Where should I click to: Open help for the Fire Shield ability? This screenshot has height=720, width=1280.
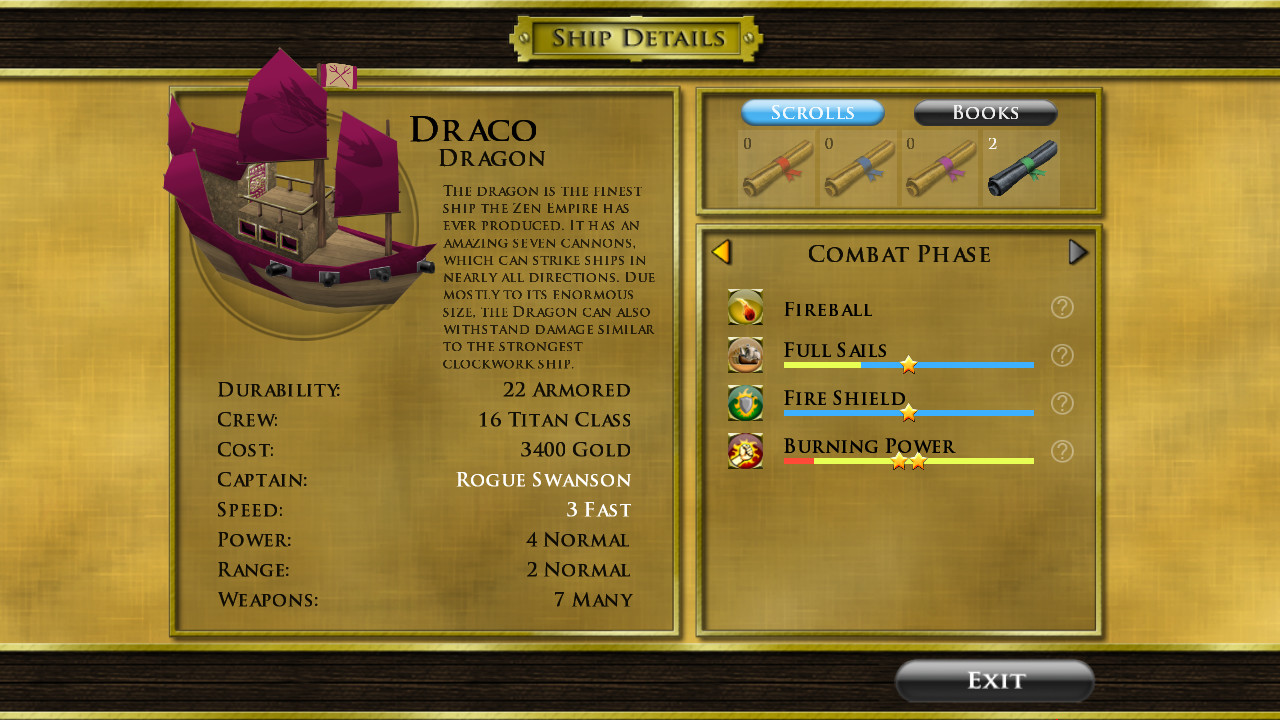(1062, 402)
